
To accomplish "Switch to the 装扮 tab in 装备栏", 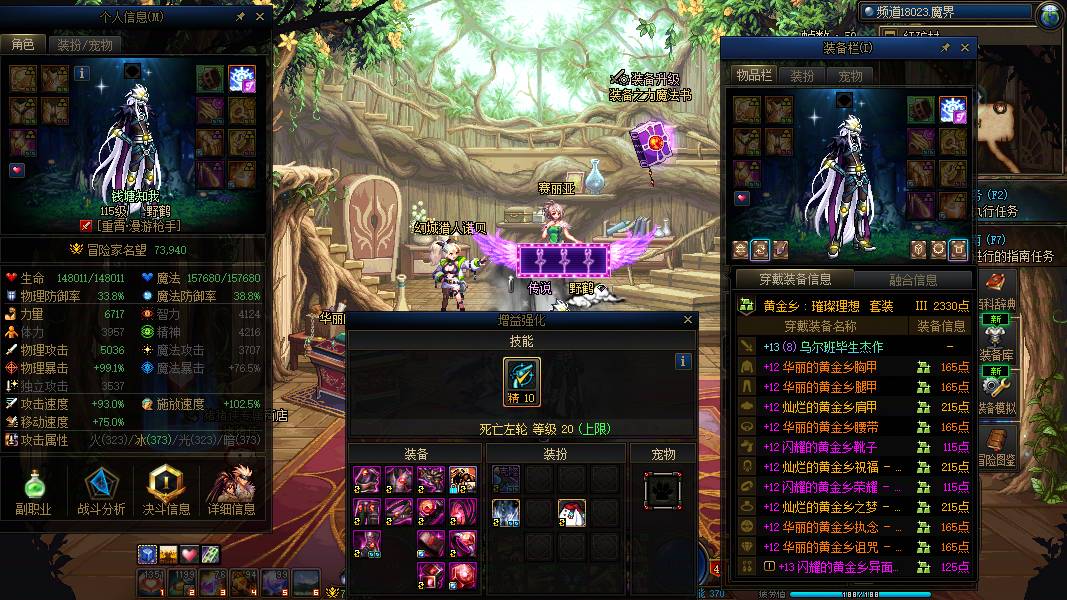I will pos(802,76).
